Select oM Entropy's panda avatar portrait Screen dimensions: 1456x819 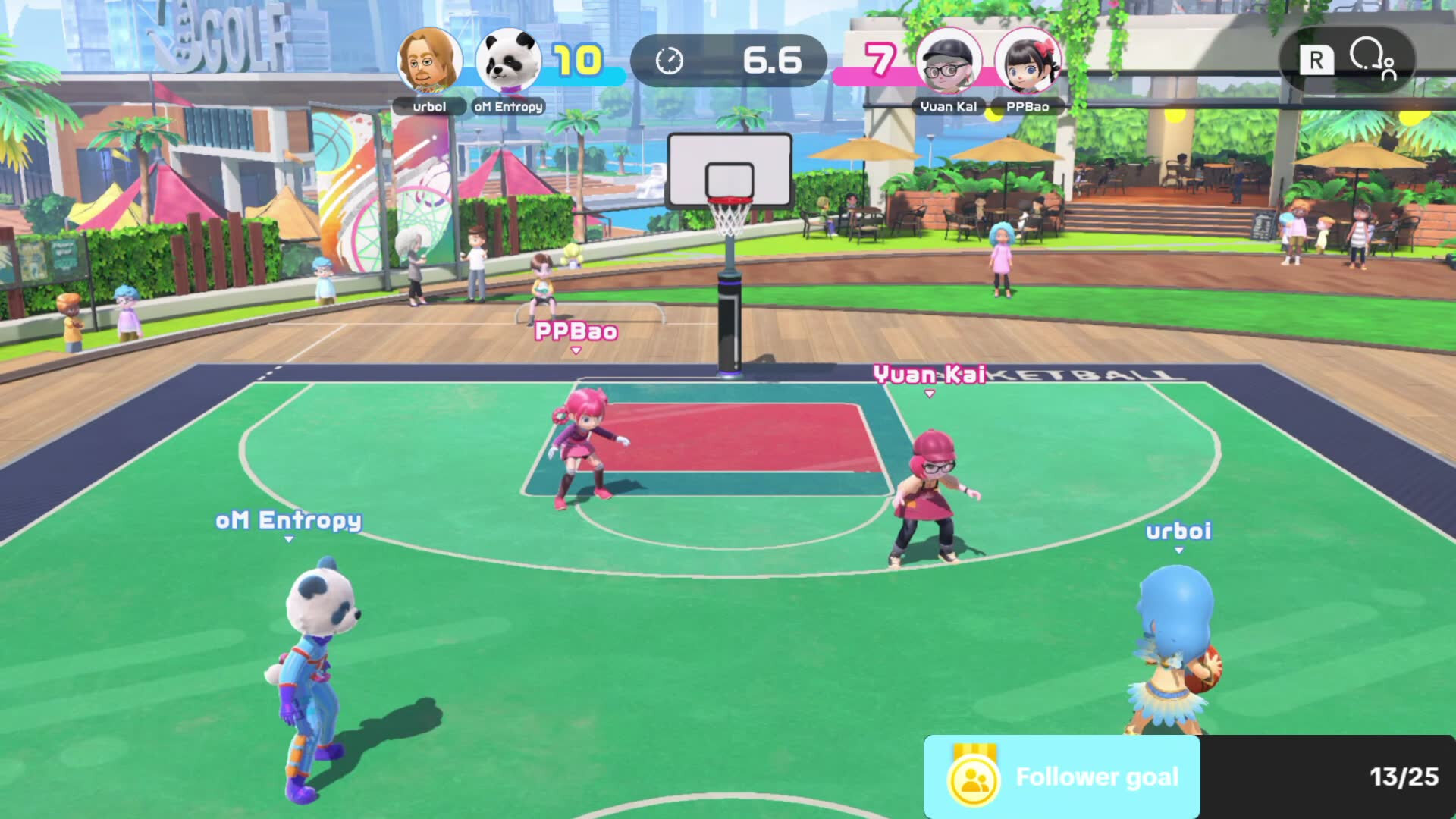(x=507, y=61)
